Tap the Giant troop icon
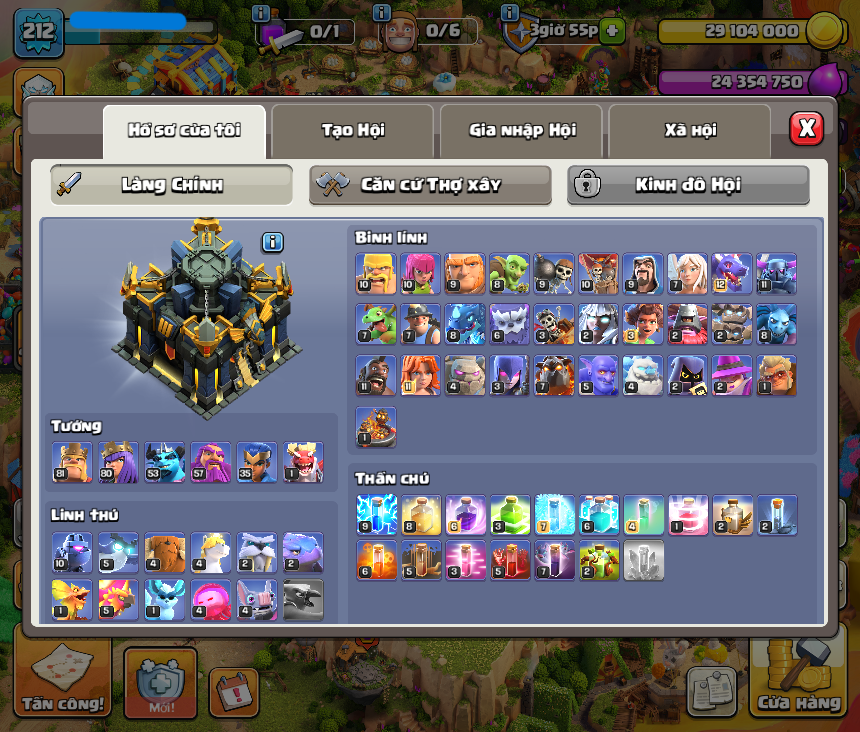Viewport: 860px width, 732px height. (464, 272)
